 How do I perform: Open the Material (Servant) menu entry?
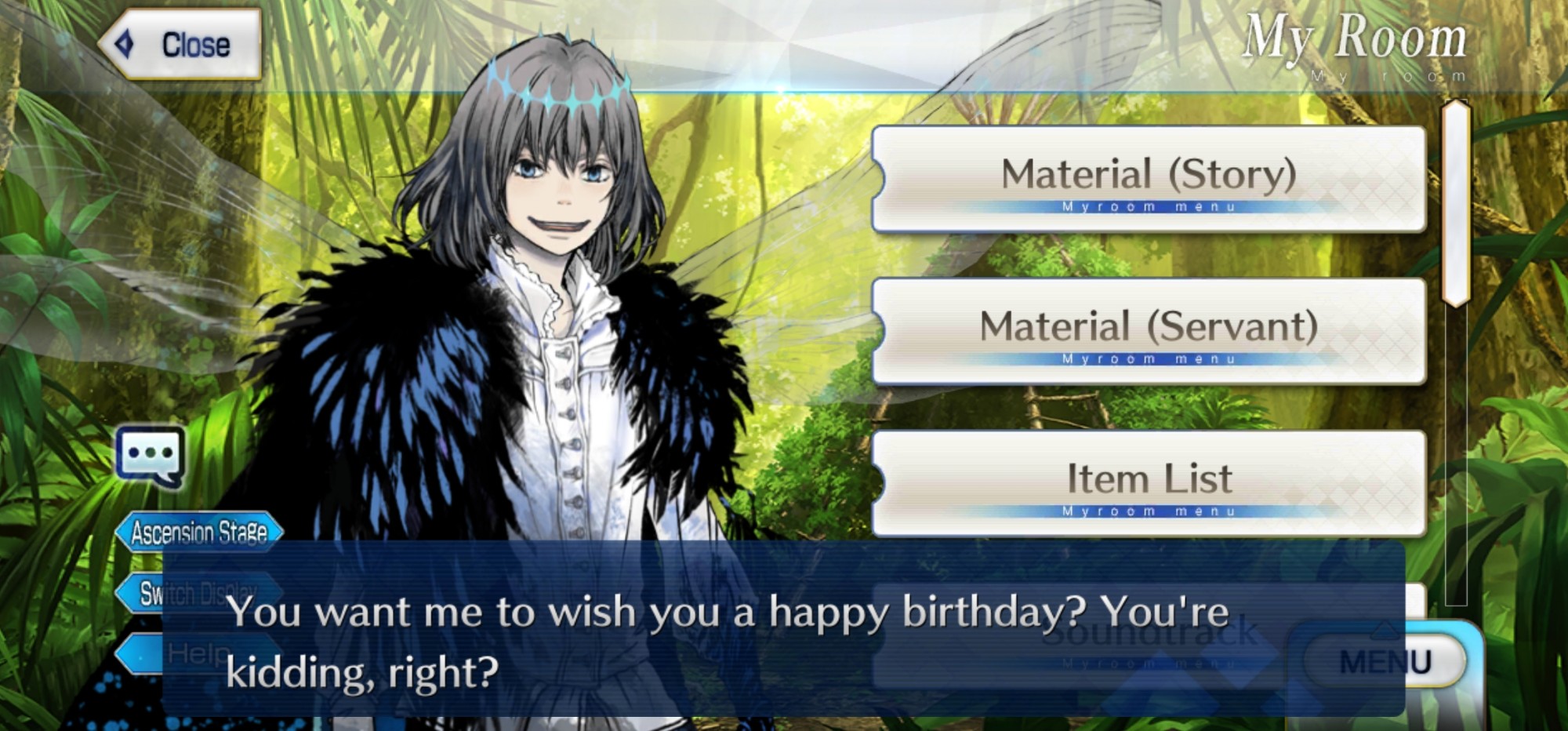click(x=1149, y=331)
